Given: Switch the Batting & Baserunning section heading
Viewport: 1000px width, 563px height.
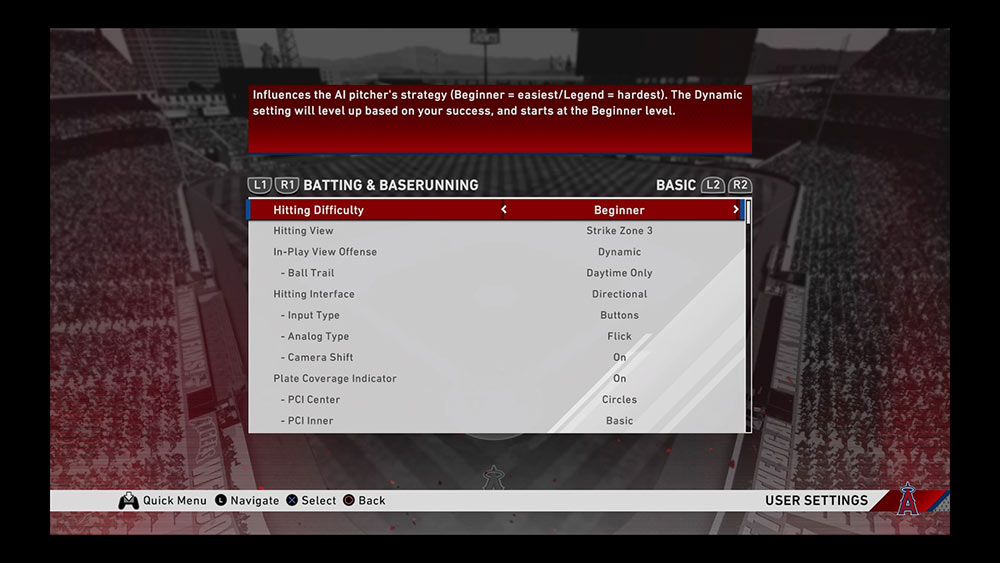Looking at the screenshot, I should coord(390,185).
